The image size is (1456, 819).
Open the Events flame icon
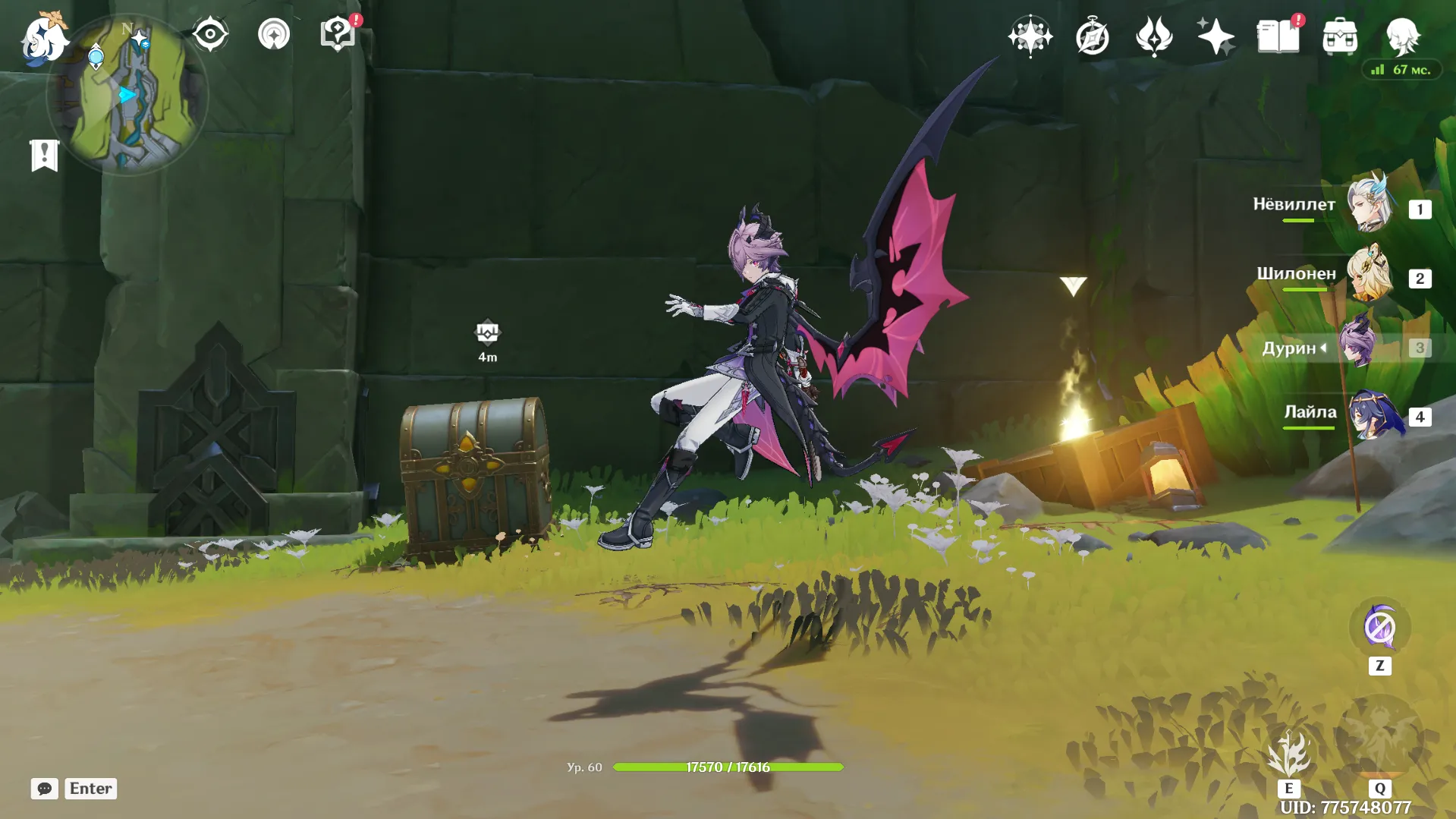tap(1154, 36)
